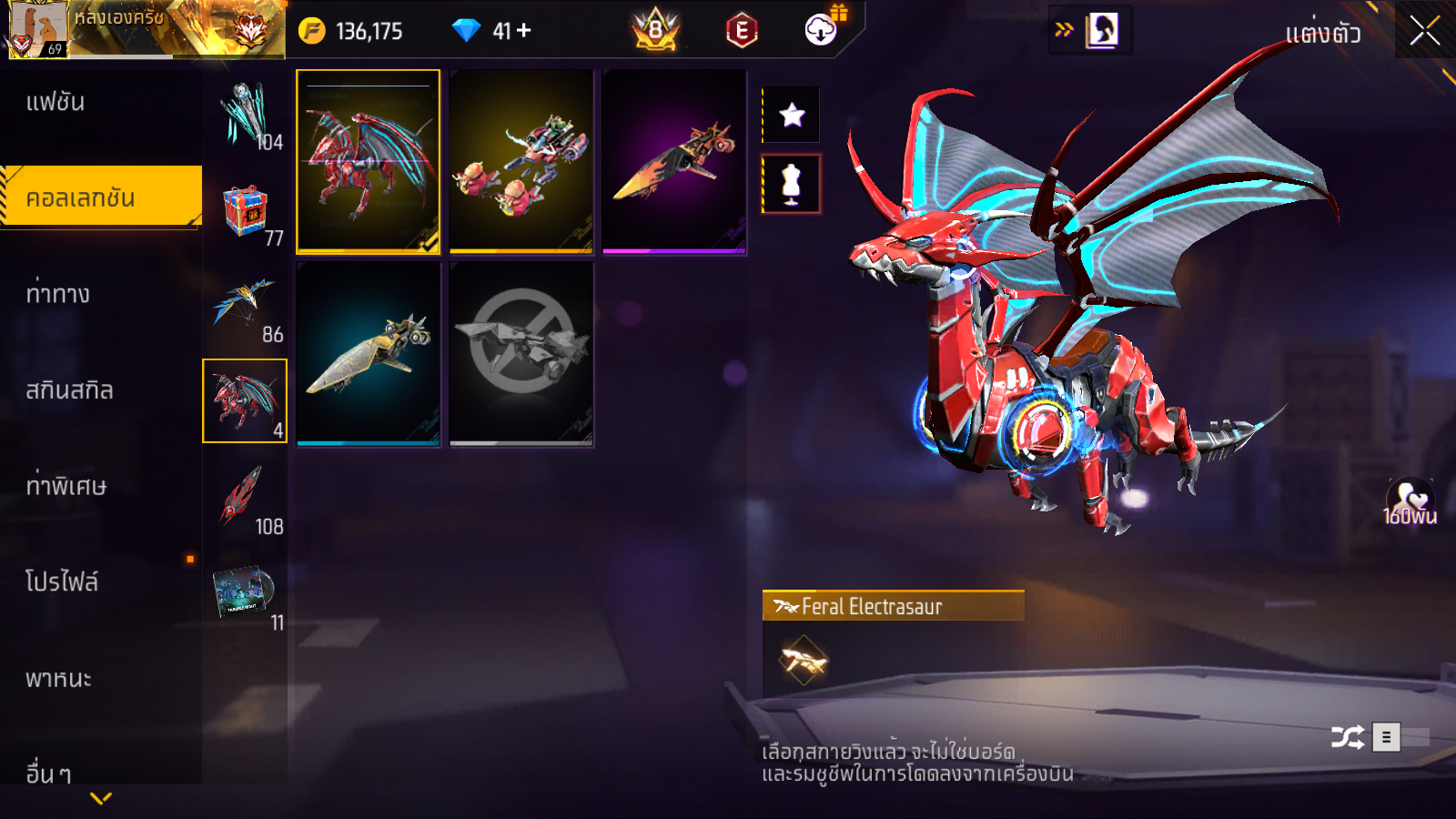Screen dimensions: 1456x819
Task: Select the teal-background golden jet skin
Action: 368,354
